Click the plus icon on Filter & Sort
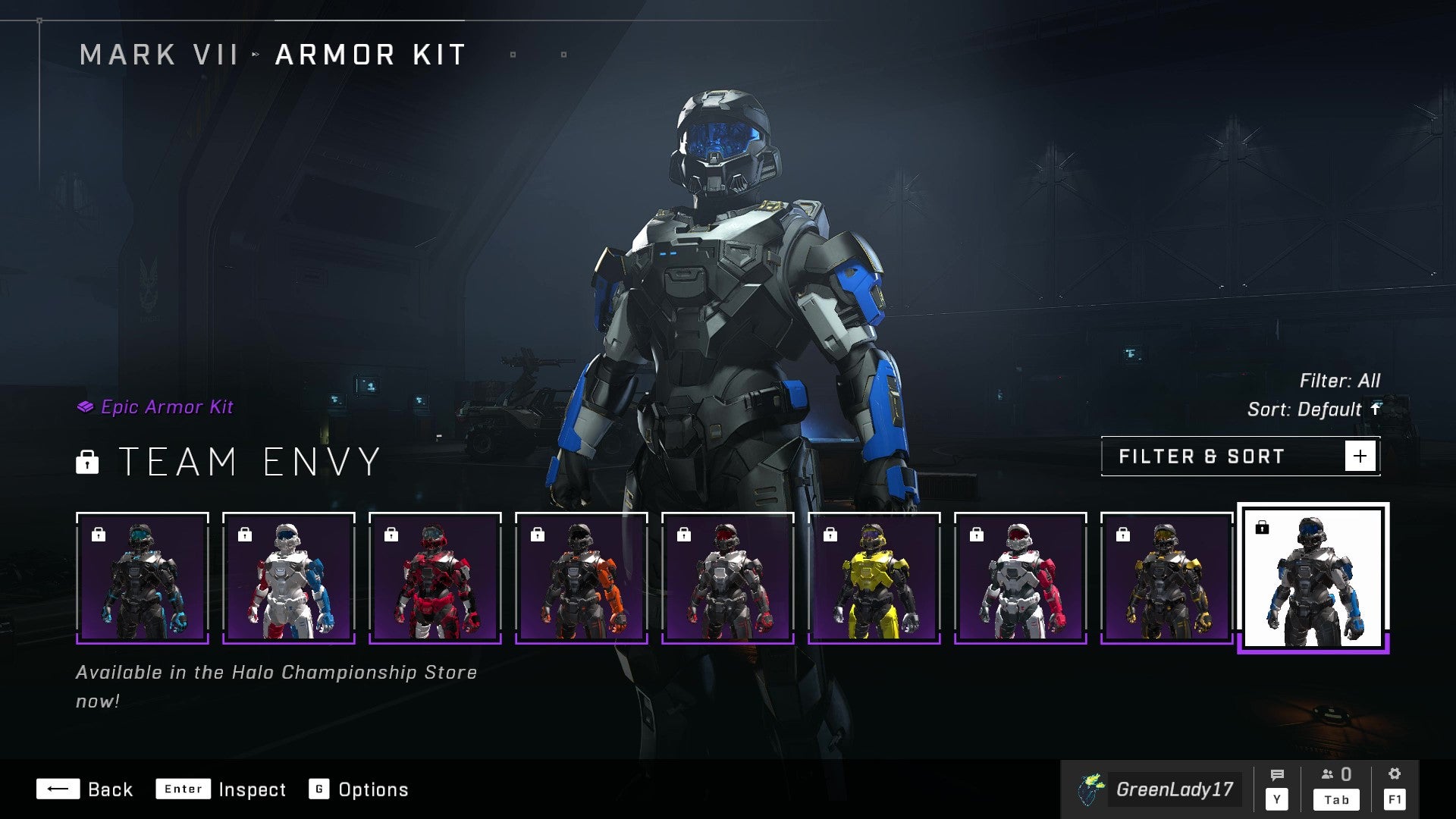This screenshot has height=819, width=1456. pyautogui.click(x=1361, y=456)
